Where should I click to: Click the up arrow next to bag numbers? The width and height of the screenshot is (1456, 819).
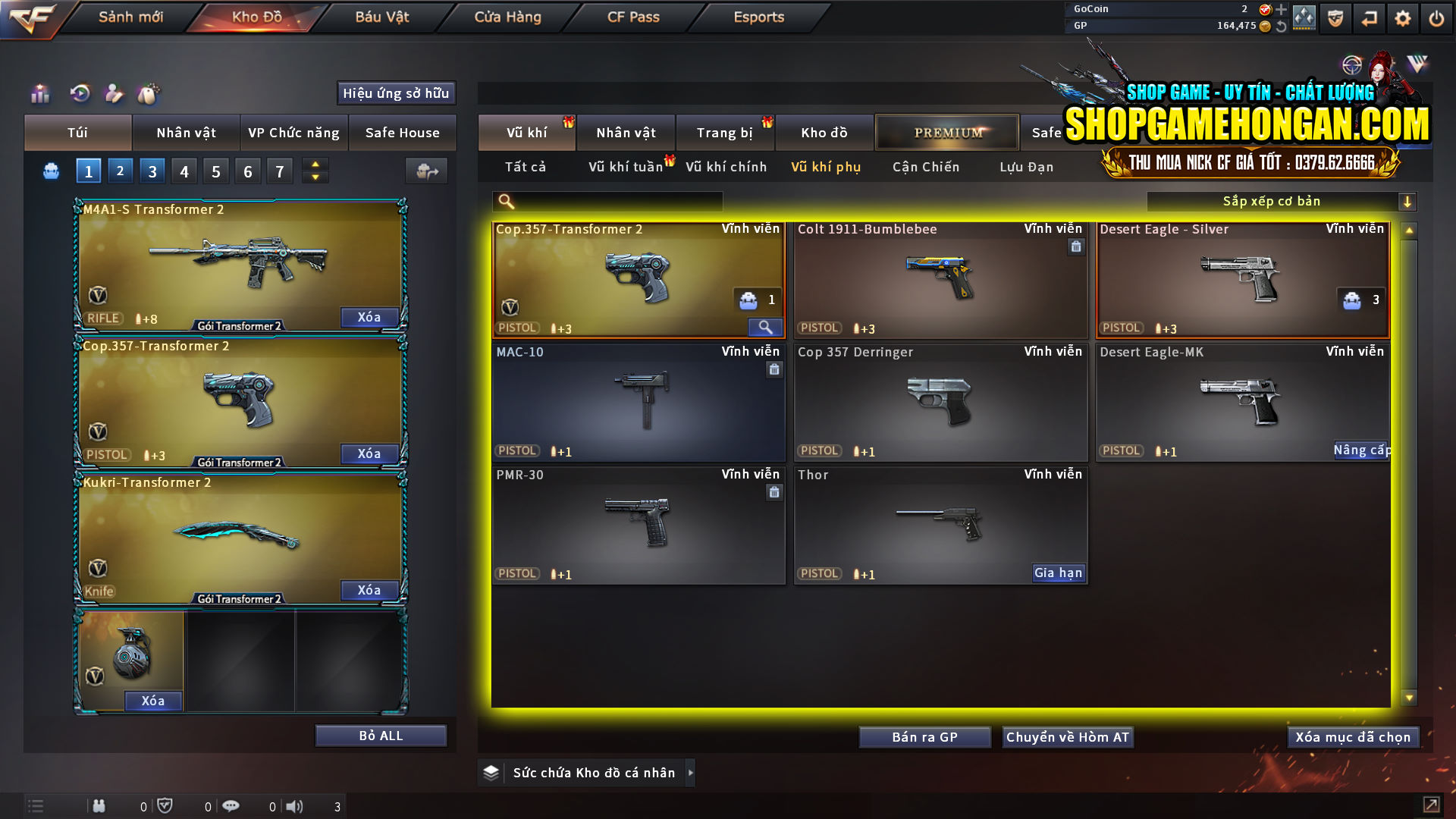point(315,164)
